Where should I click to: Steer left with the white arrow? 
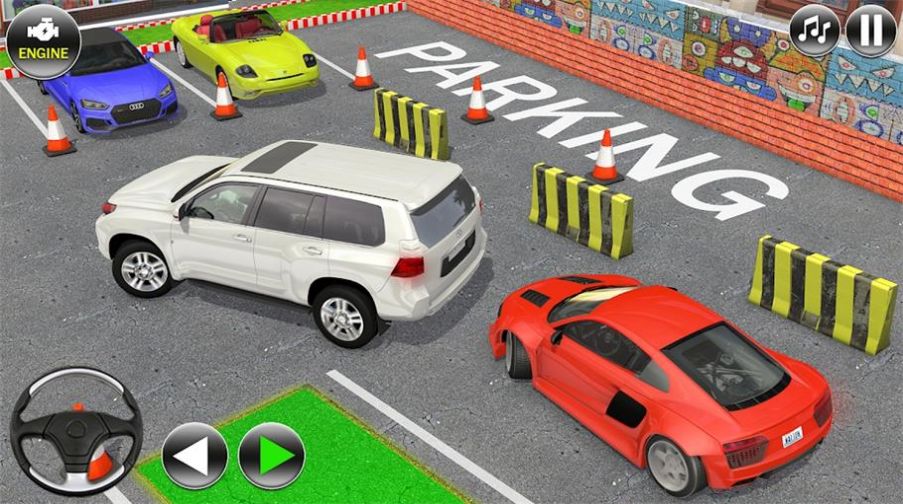(194, 456)
